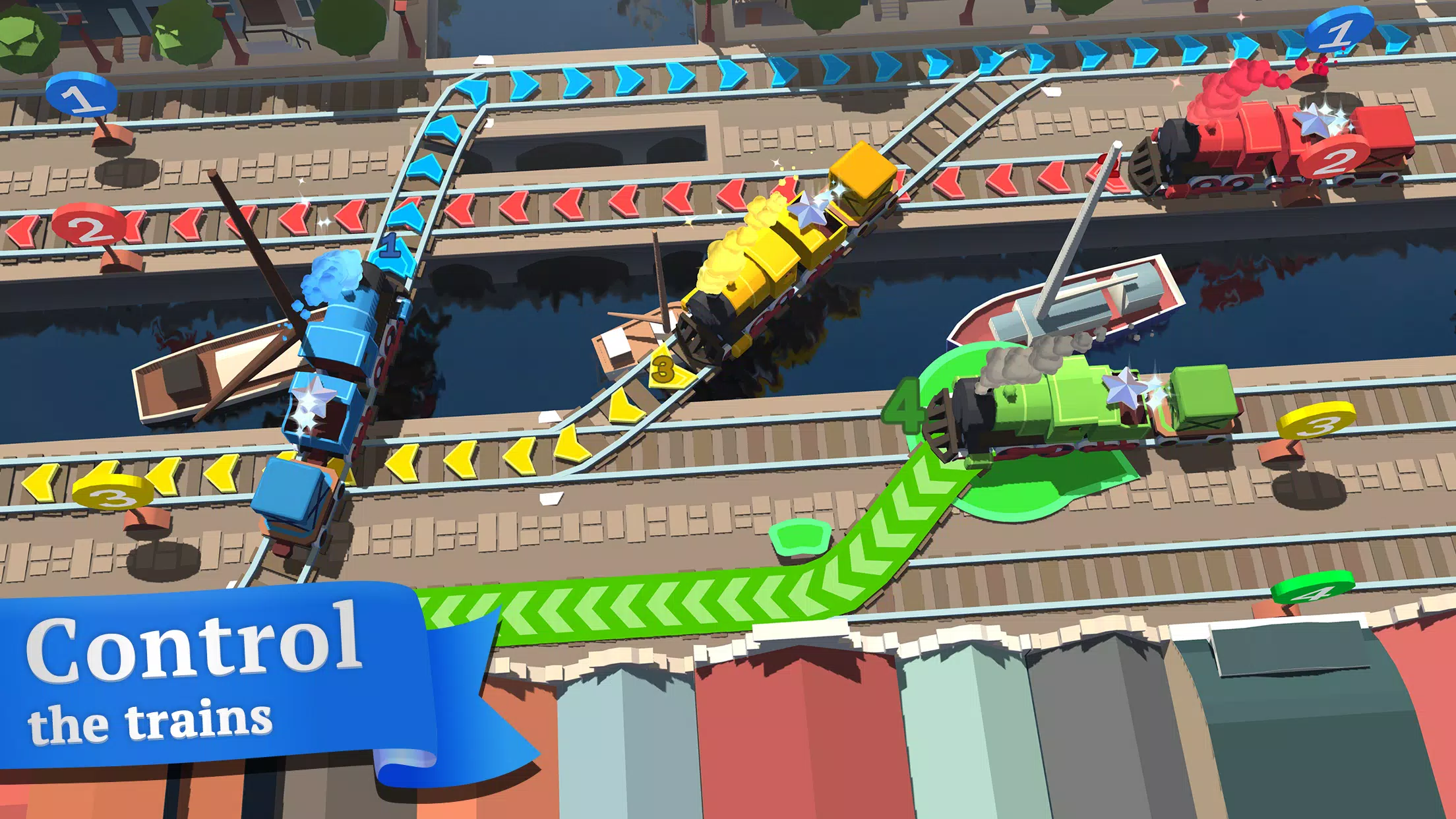Viewport: 1456px width, 819px height.
Task: Tap the blue steam train
Action: coord(336,369)
